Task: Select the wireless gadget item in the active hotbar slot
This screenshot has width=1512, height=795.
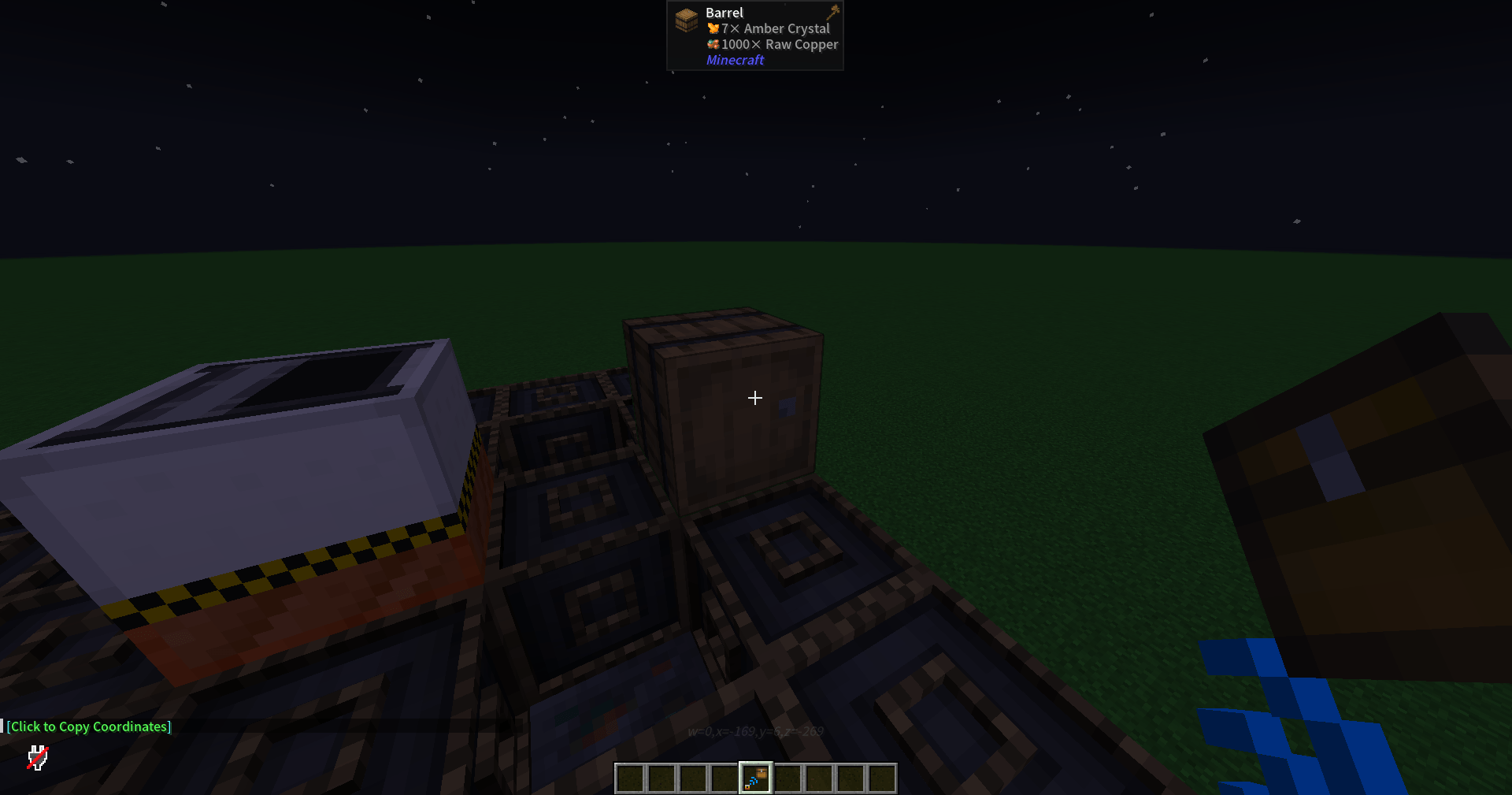Action: [x=754, y=778]
